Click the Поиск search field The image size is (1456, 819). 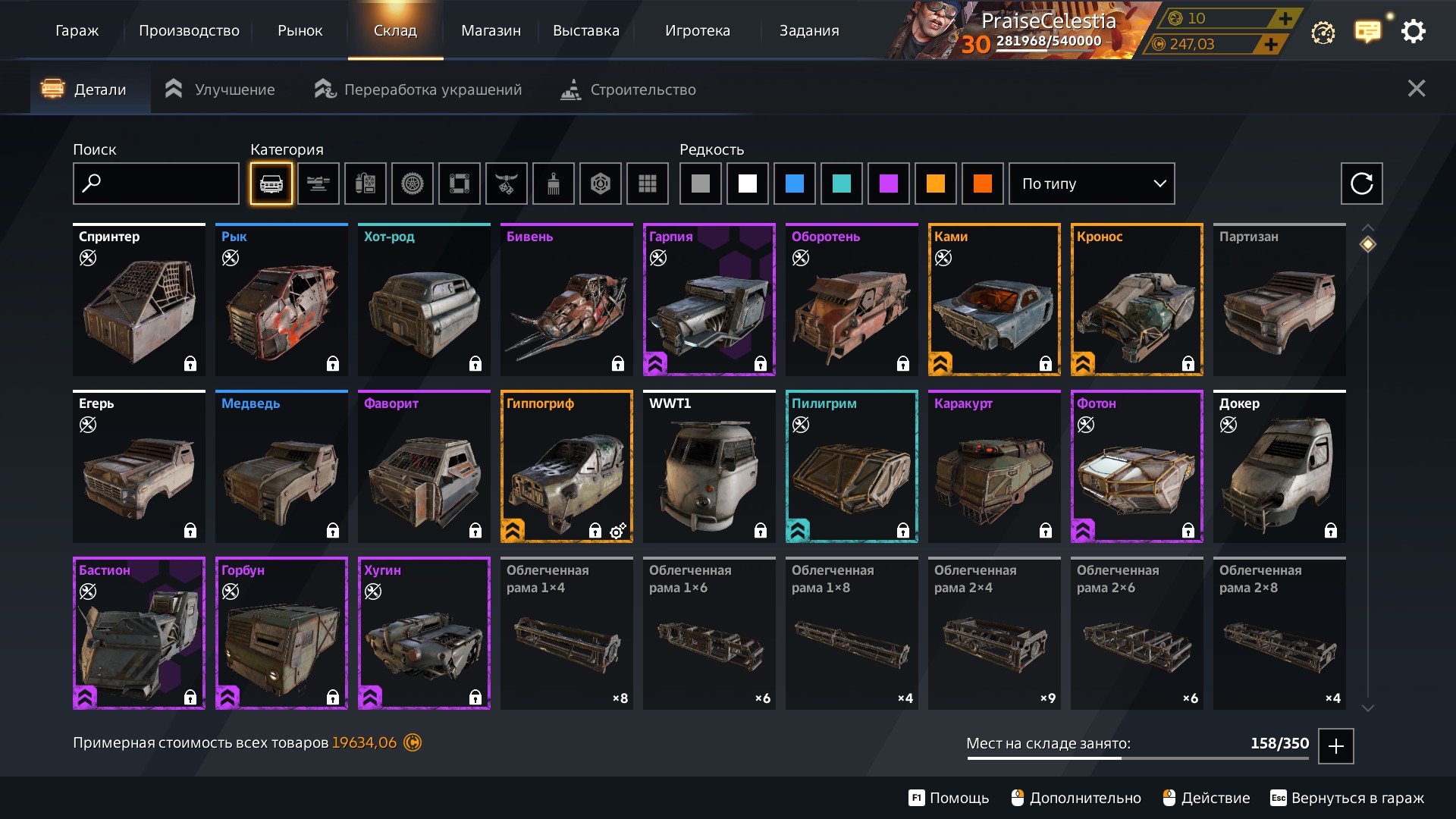(x=156, y=184)
